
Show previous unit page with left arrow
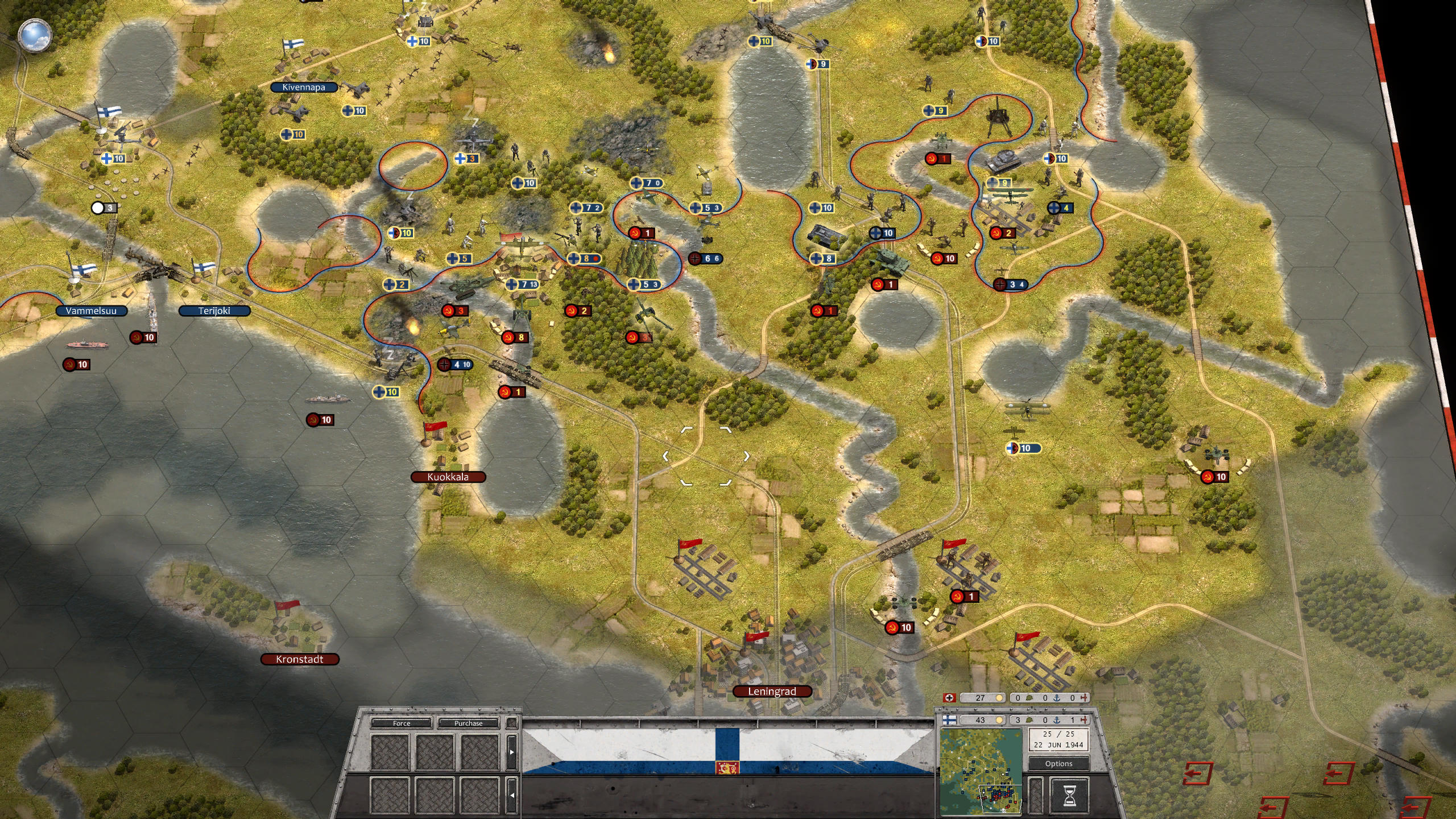(512, 795)
